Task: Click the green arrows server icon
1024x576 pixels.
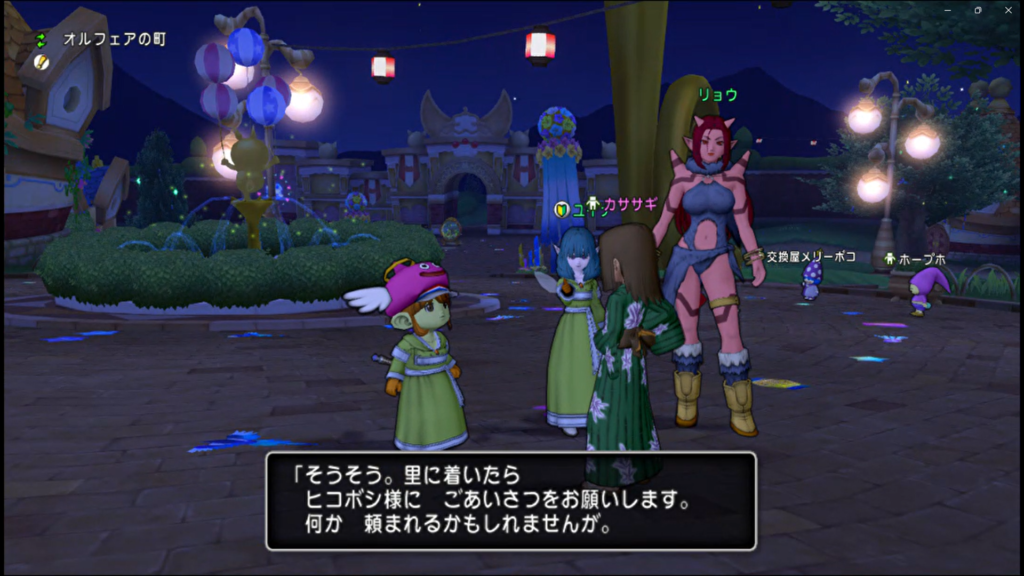Action: (41, 40)
